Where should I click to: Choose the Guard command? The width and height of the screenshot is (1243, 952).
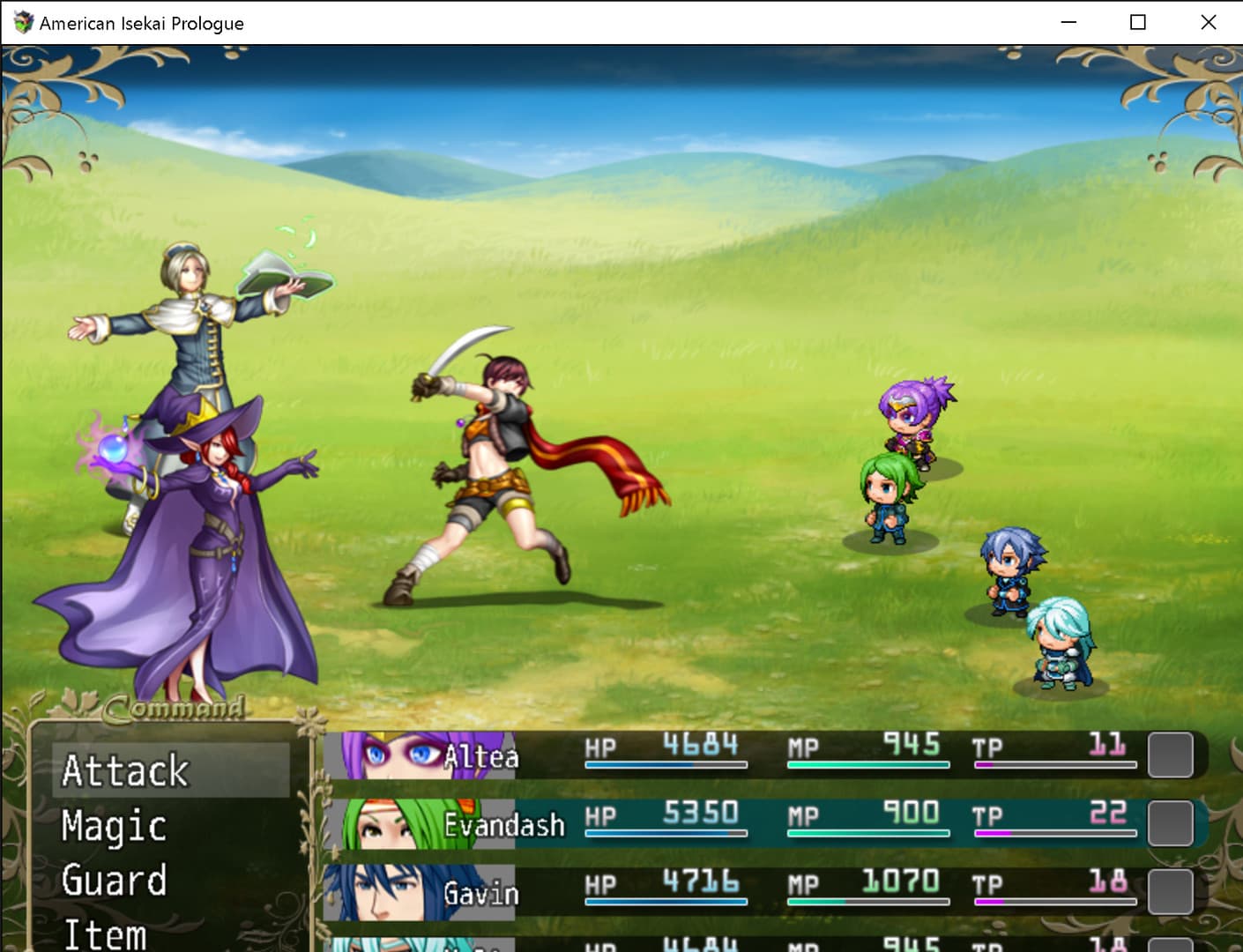tap(113, 881)
